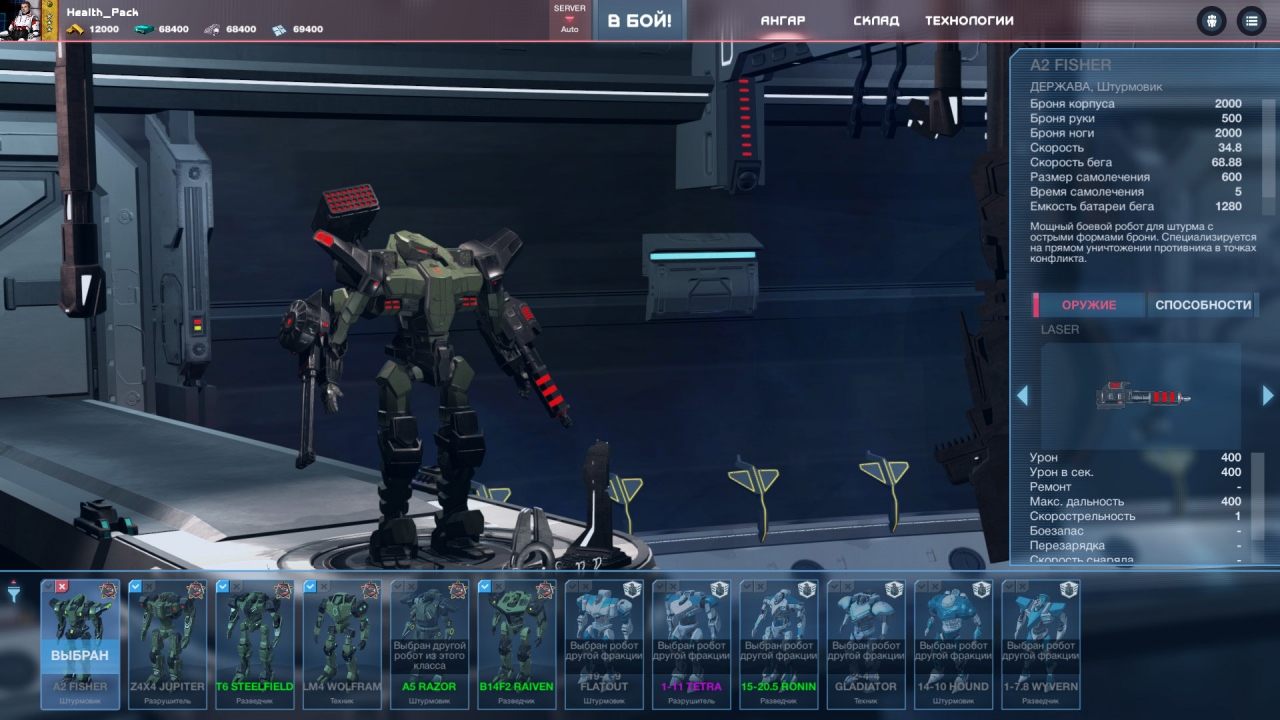Switch to the СПОСОБНОСТИ abilities tab
The width and height of the screenshot is (1280, 720).
(x=1203, y=305)
